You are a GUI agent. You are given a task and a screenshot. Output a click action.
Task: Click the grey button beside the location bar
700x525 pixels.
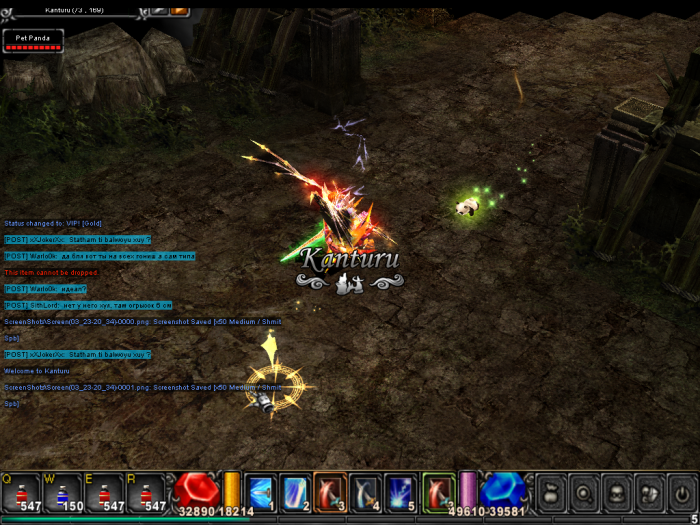tap(159, 9)
